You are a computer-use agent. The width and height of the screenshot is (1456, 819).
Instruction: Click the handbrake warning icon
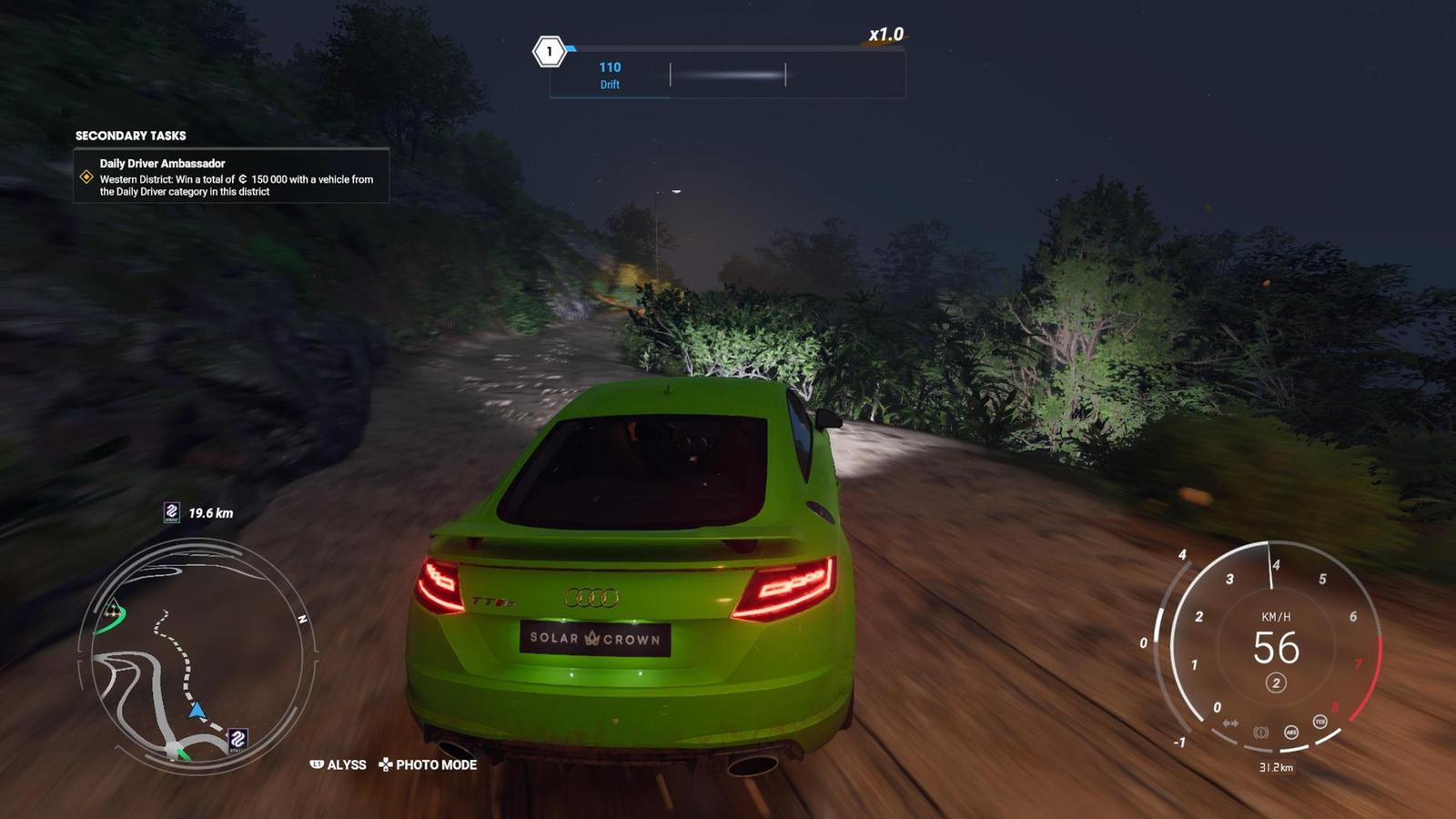click(1261, 732)
